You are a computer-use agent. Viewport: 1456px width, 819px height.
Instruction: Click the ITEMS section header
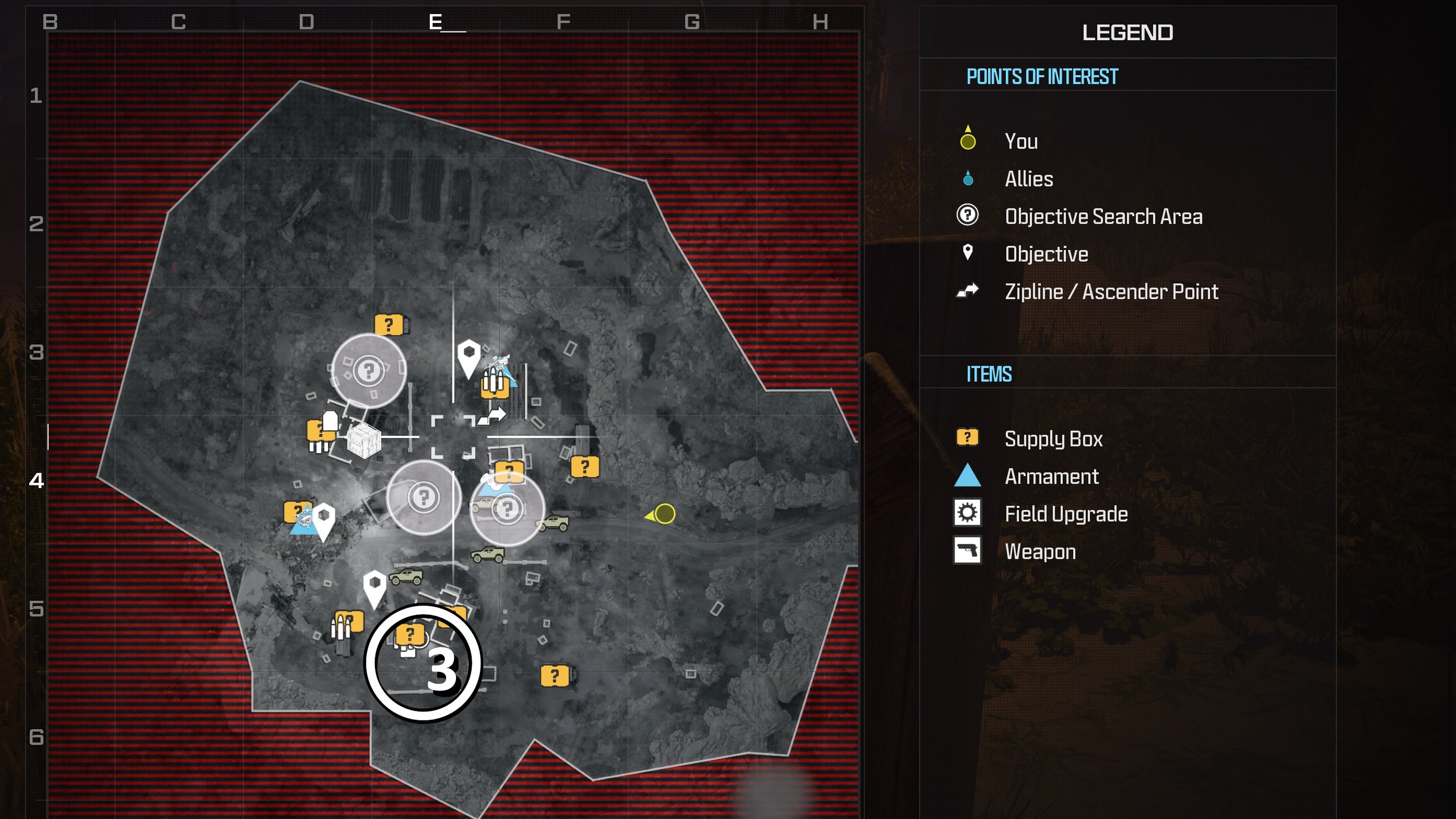pyautogui.click(x=990, y=373)
